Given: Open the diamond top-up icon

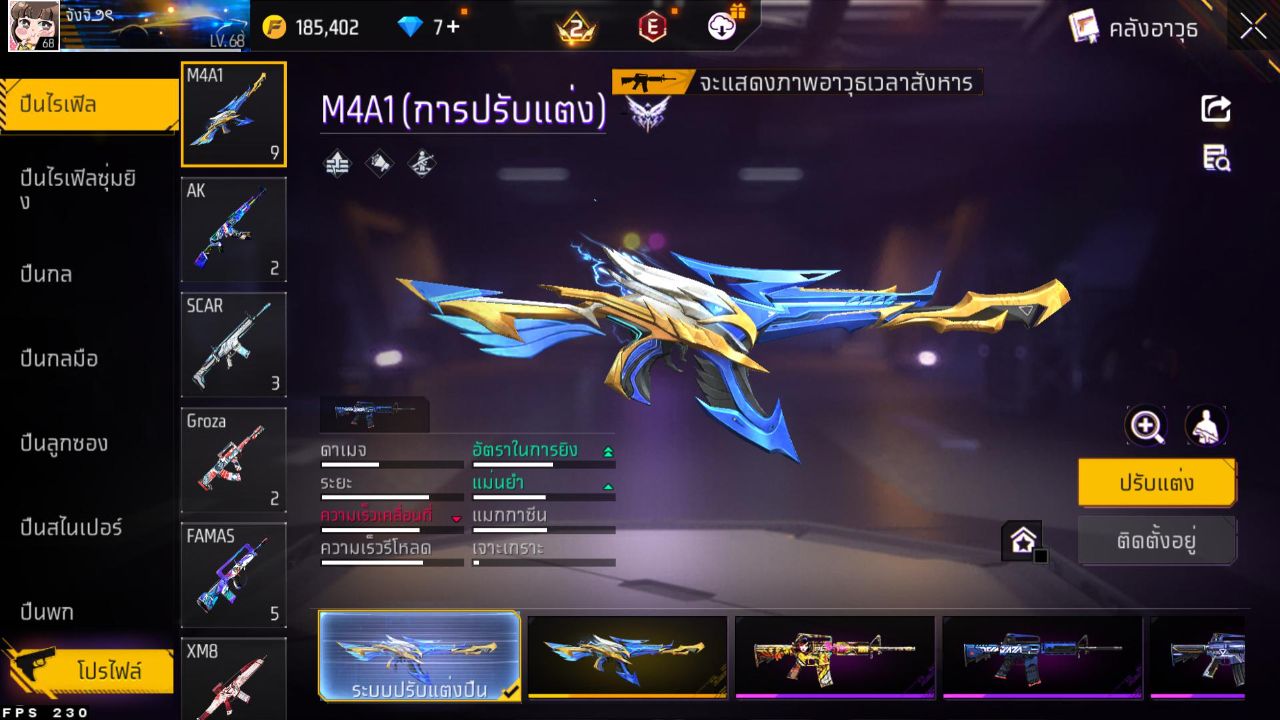Looking at the screenshot, I should click(x=412, y=27).
